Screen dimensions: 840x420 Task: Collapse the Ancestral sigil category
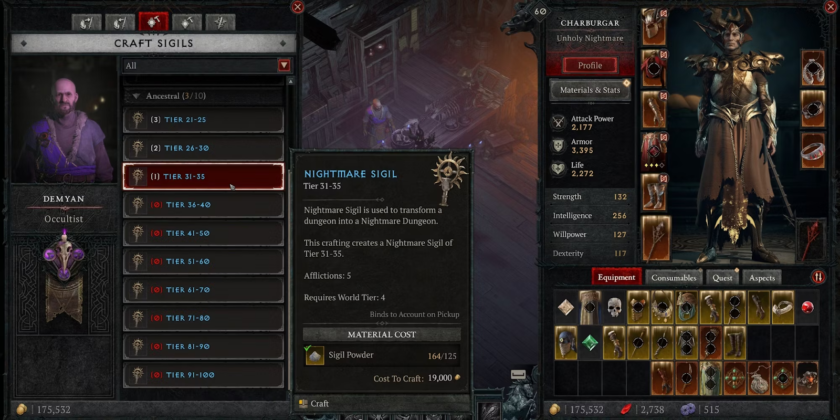click(x=136, y=96)
